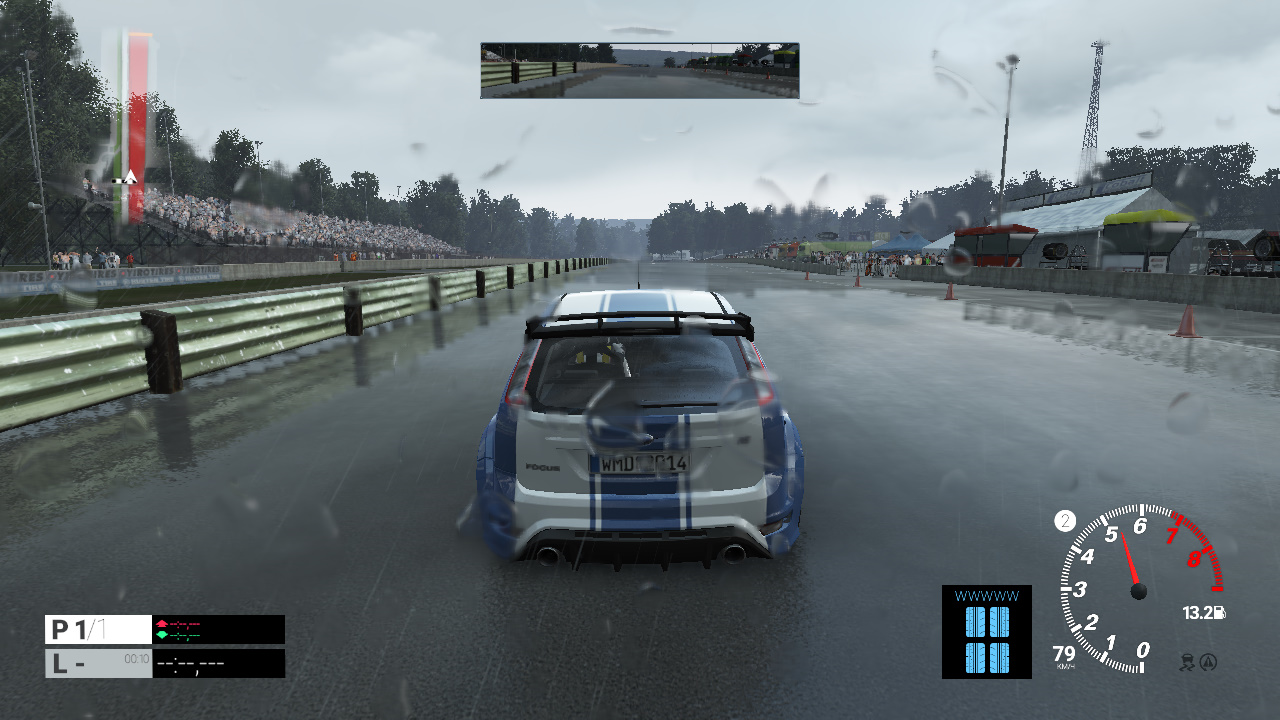Open the P 1/1 race position panel
The image size is (1280, 720).
click(x=98, y=629)
